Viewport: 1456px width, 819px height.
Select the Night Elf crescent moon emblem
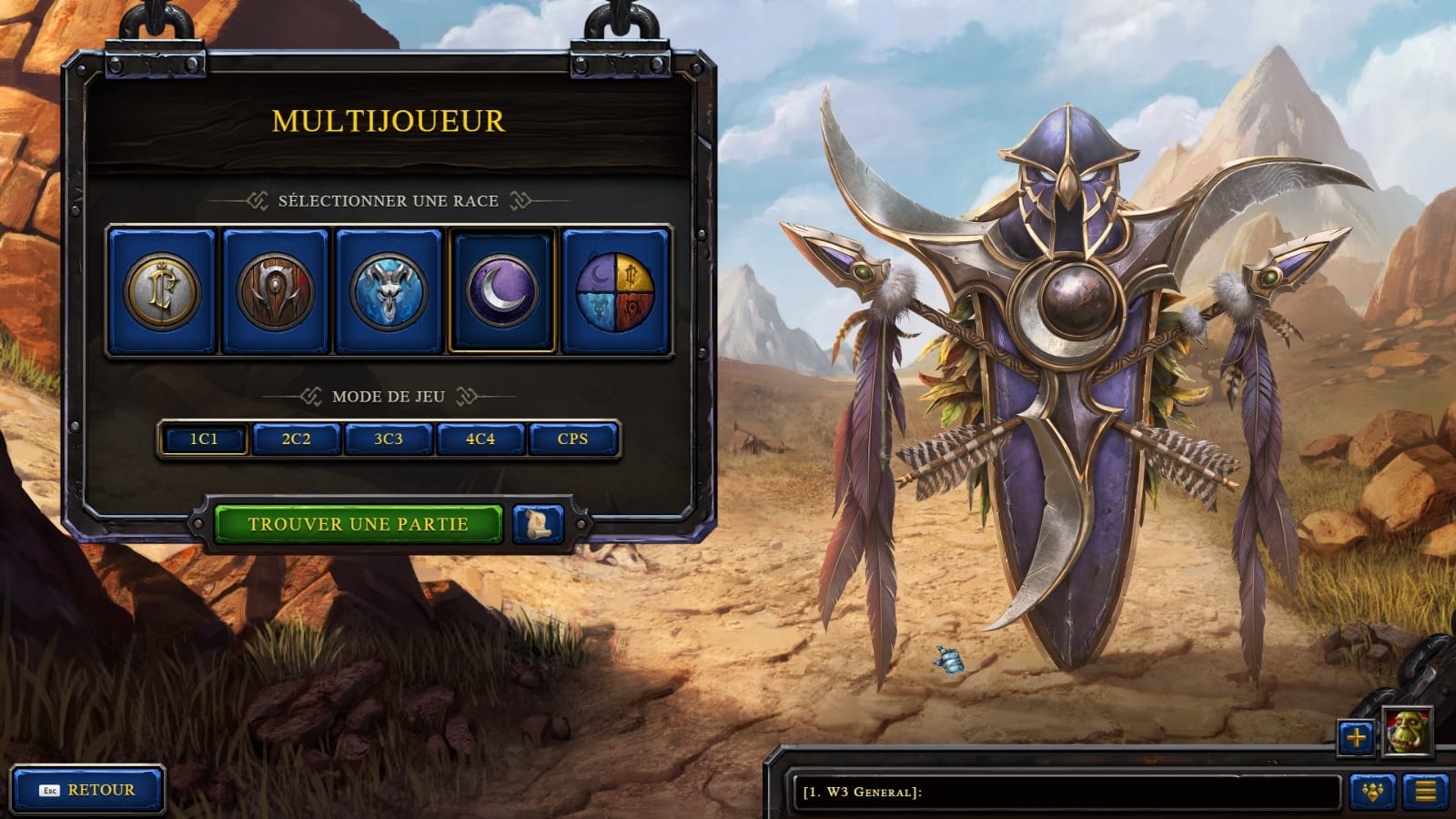502,291
